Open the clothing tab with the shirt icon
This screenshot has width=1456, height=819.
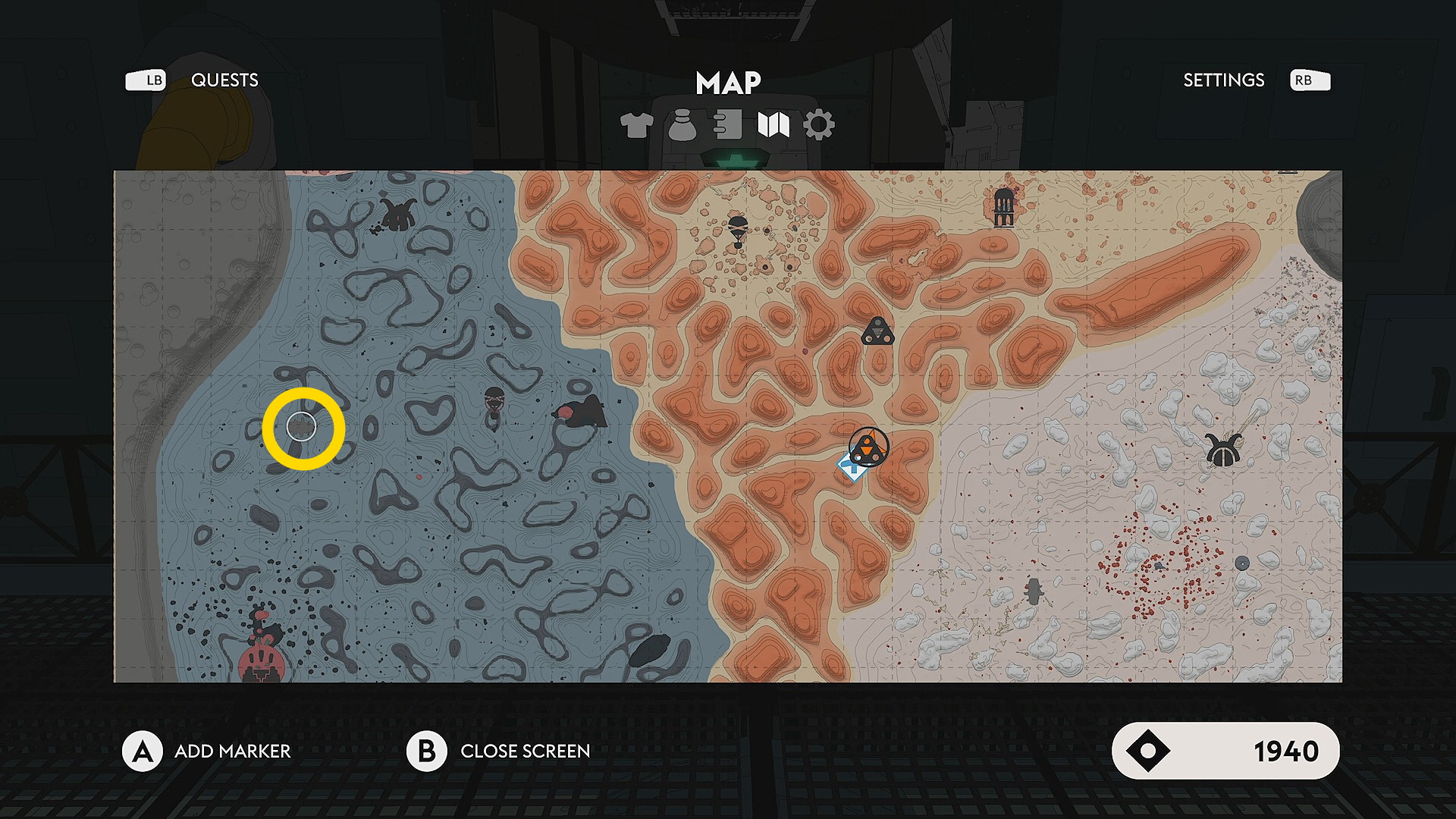pos(636,125)
